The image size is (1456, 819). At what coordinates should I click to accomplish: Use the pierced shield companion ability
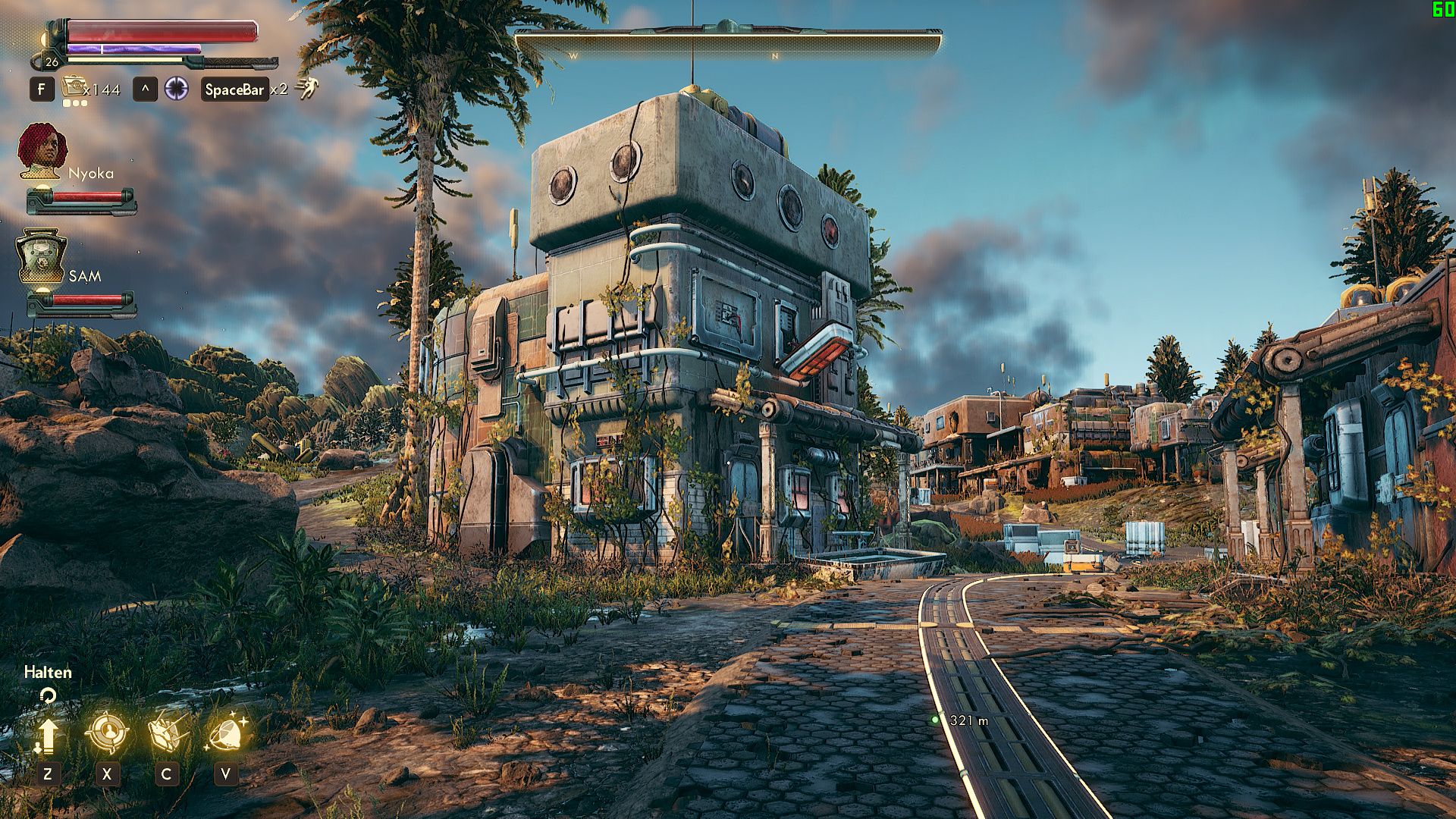point(166,733)
